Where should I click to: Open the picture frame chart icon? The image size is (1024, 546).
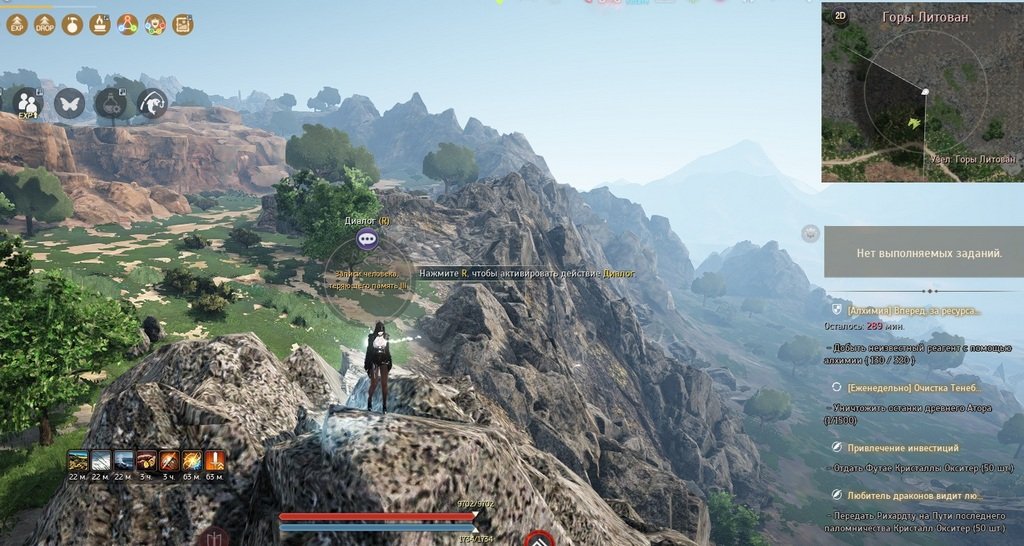[183, 24]
